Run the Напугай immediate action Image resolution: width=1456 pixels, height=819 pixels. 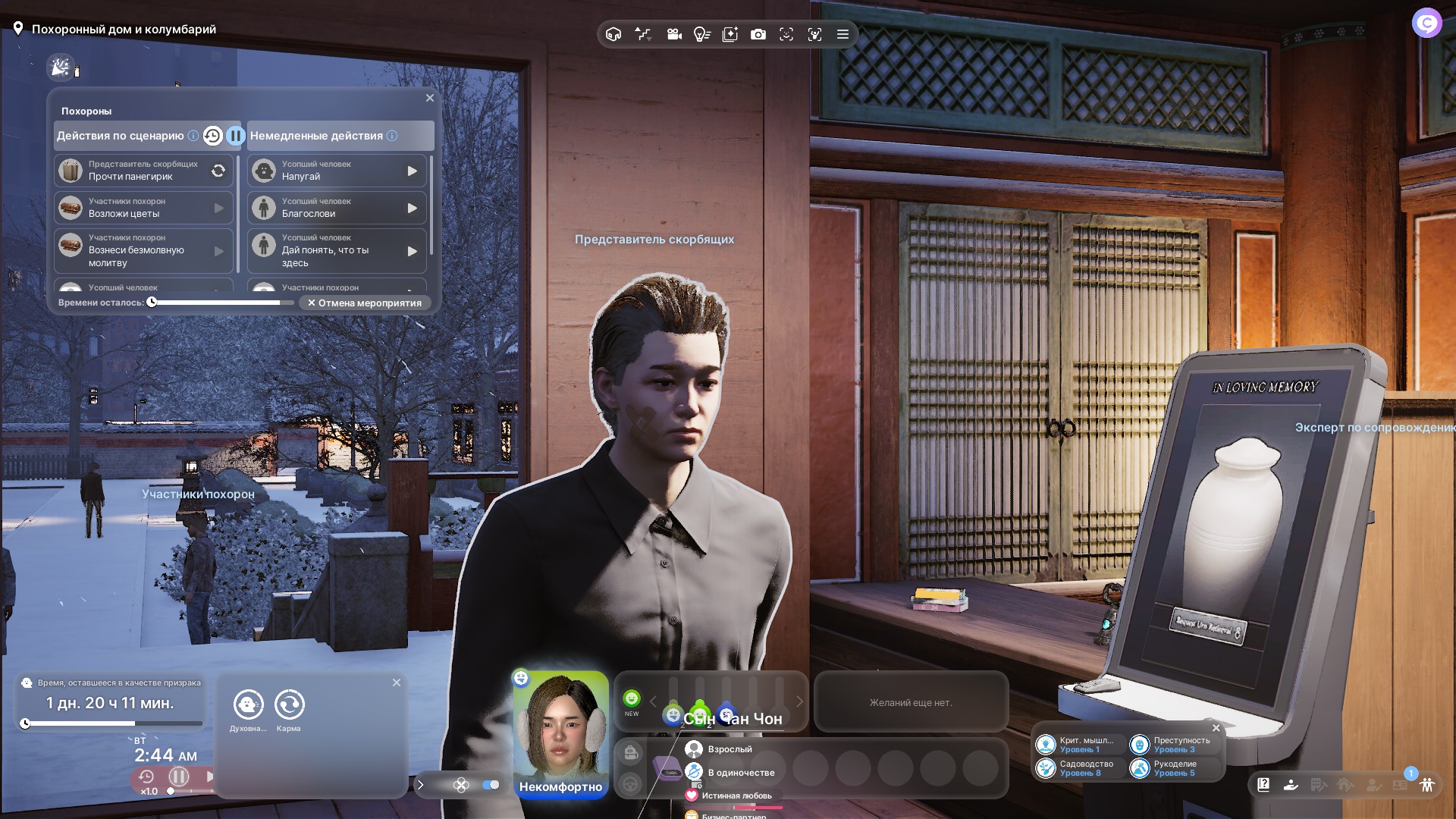click(x=412, y=171)
